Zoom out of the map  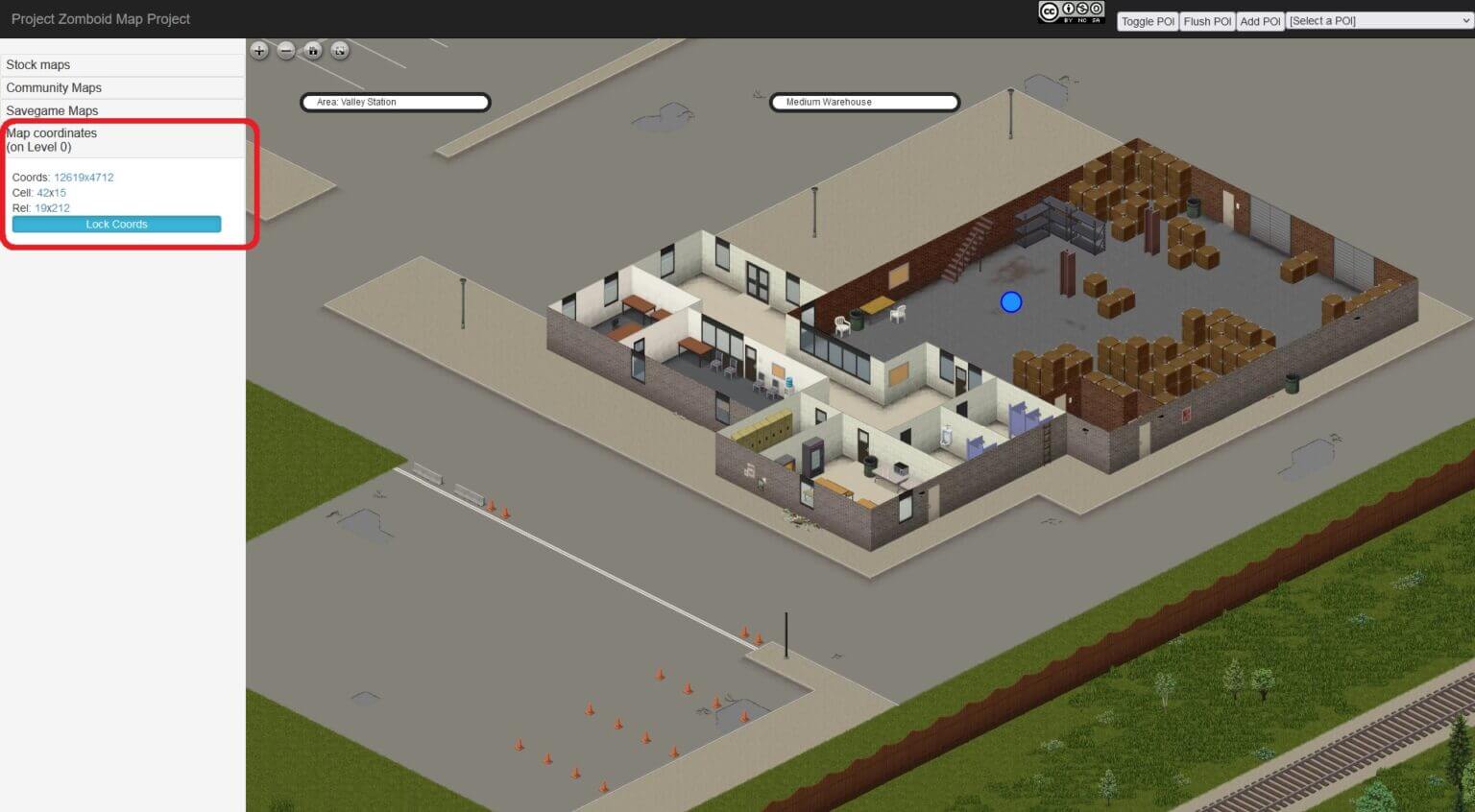285,51
